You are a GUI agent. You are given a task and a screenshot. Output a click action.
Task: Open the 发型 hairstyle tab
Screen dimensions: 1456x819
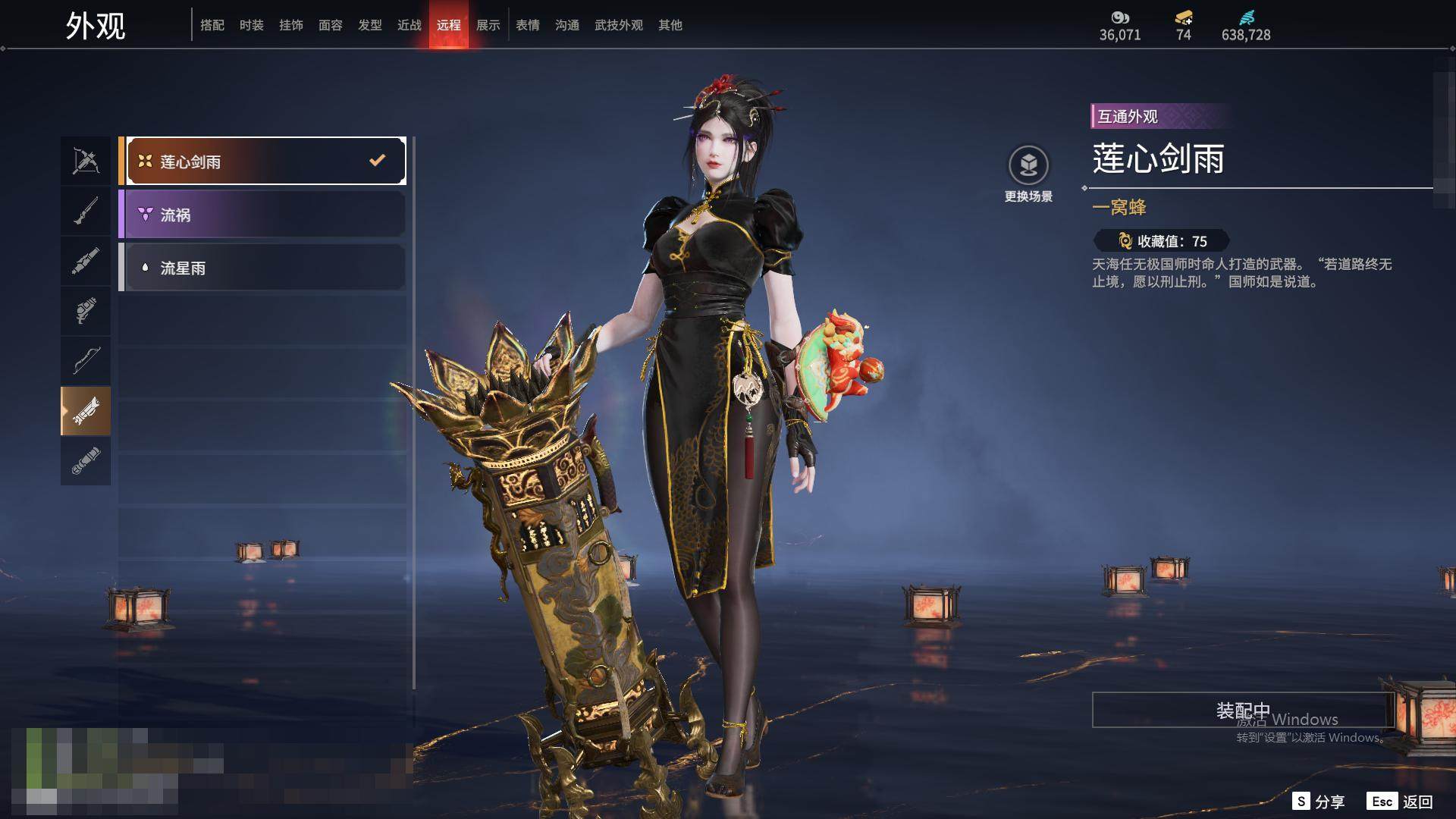(x=370, y=25)
